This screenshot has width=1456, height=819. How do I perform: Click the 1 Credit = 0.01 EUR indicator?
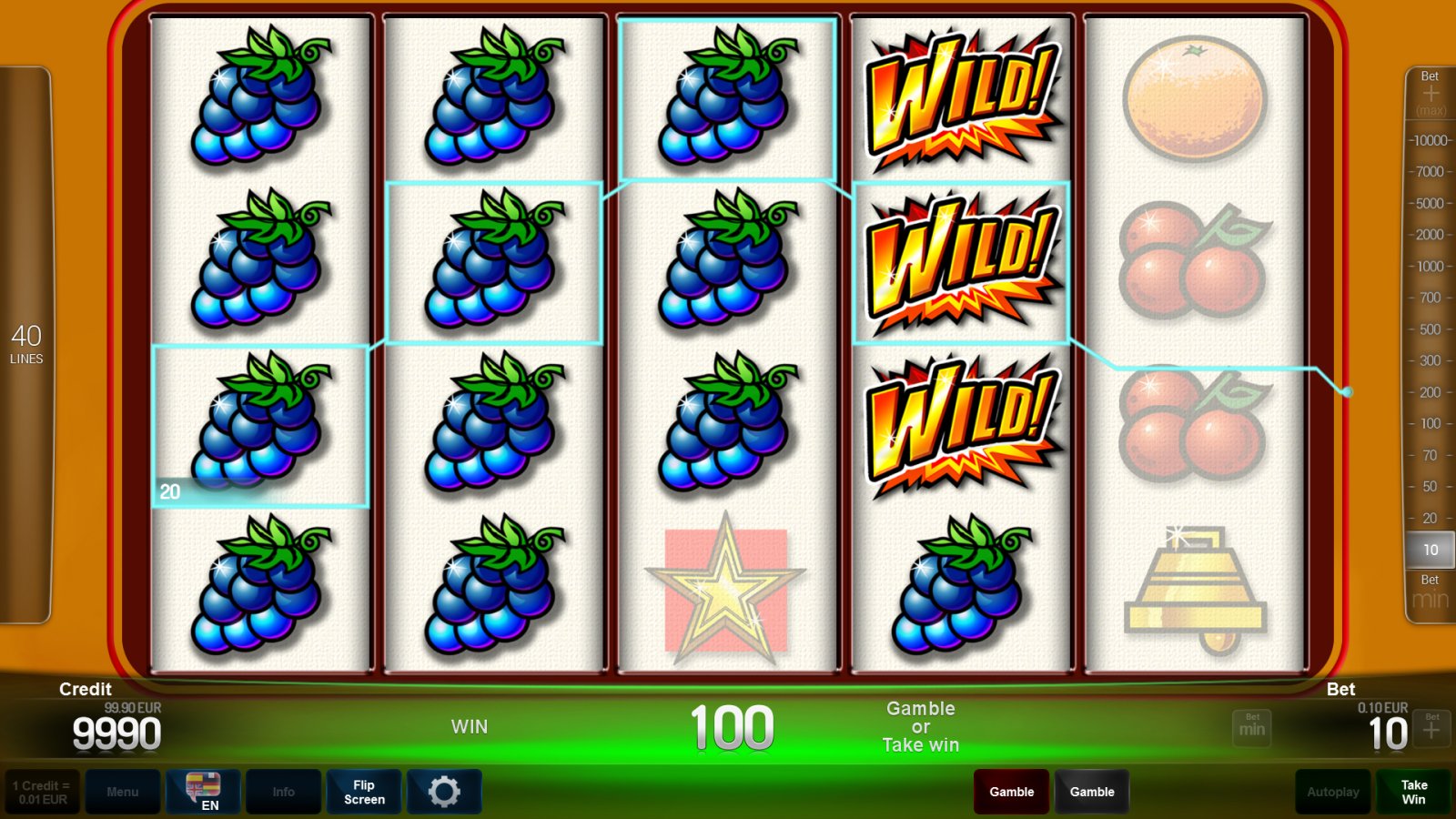click(42, 790)
